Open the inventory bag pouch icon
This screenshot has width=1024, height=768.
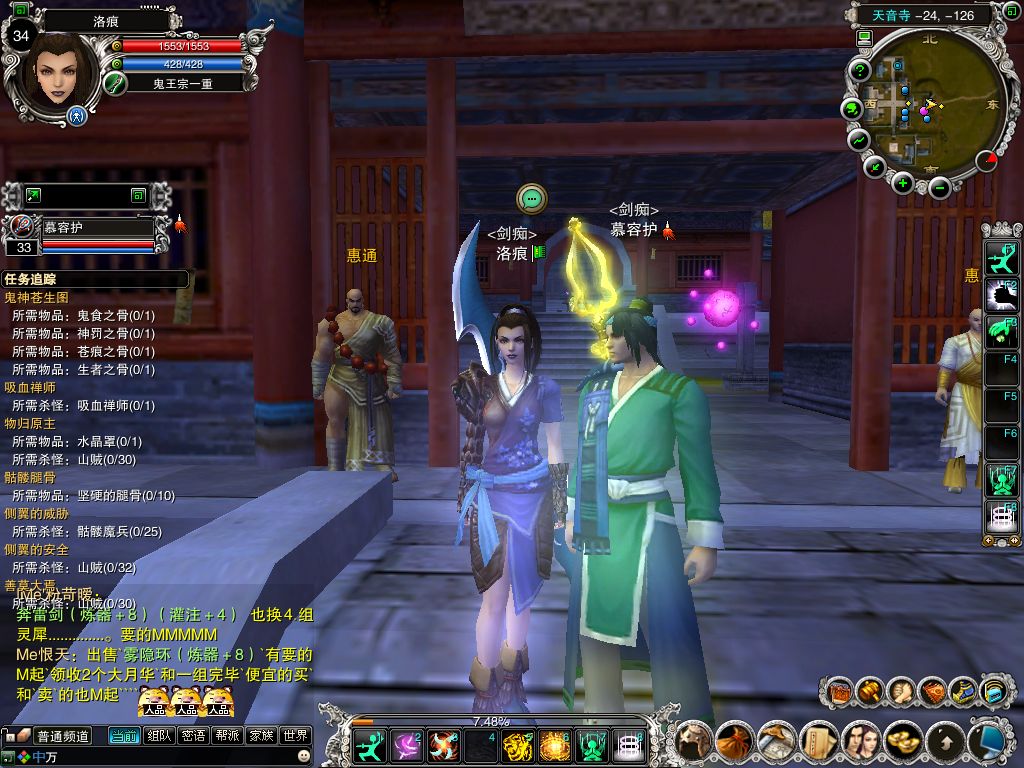(735, 741)
